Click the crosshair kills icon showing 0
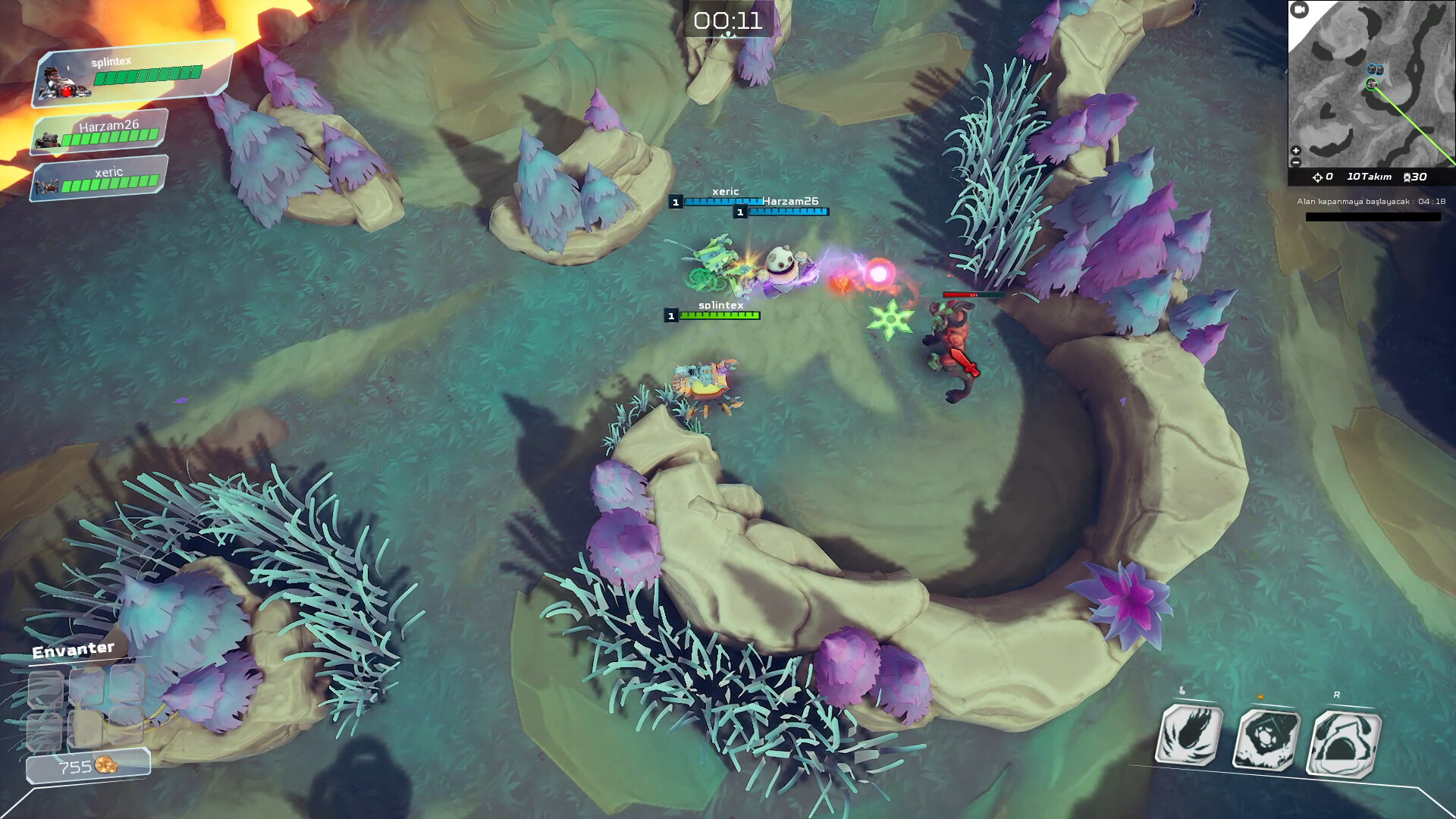This screenshot has height=819, width=1456. [x=1317, y=177]
